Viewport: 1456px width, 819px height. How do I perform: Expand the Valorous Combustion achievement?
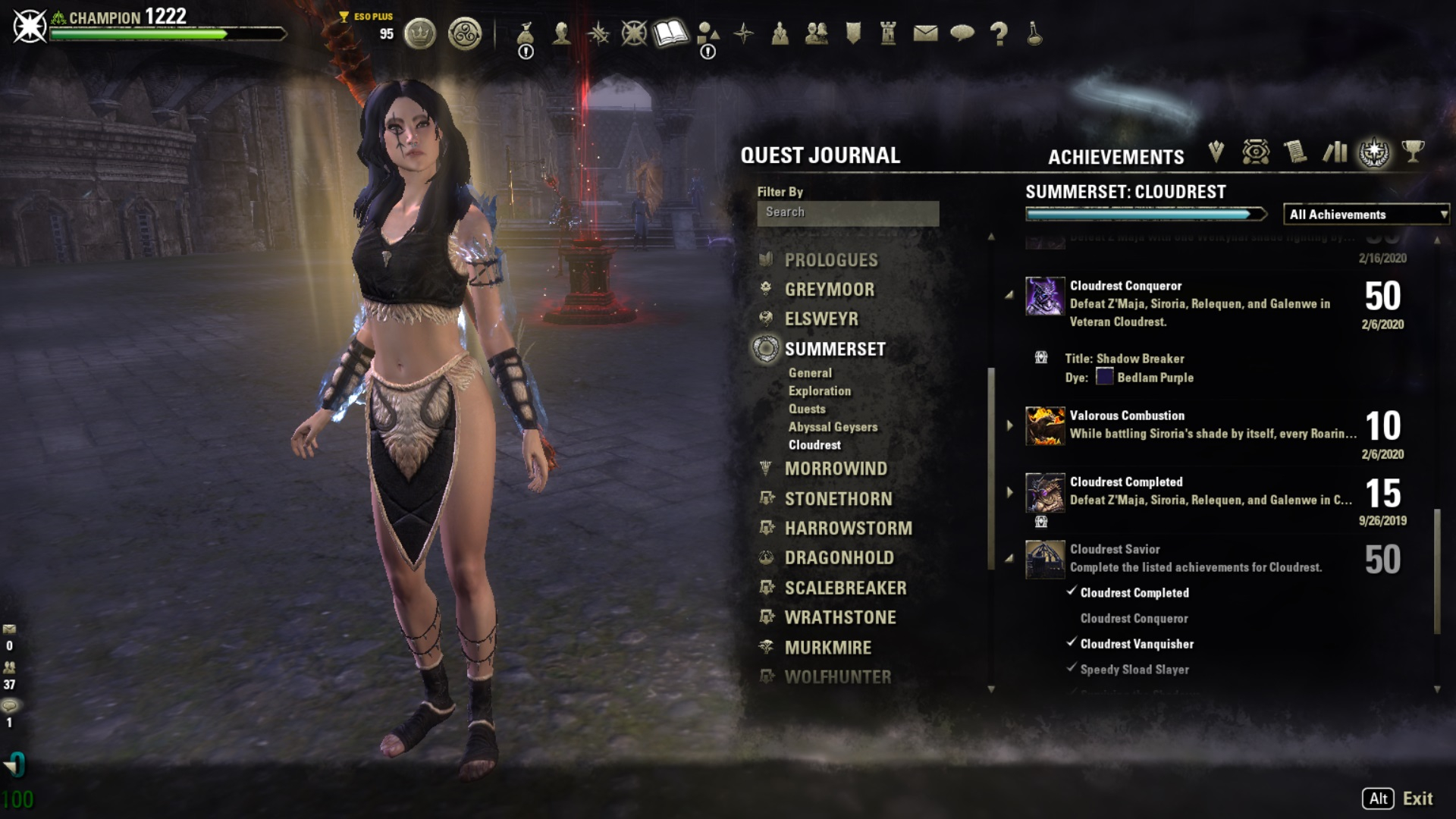(1011, 425)
